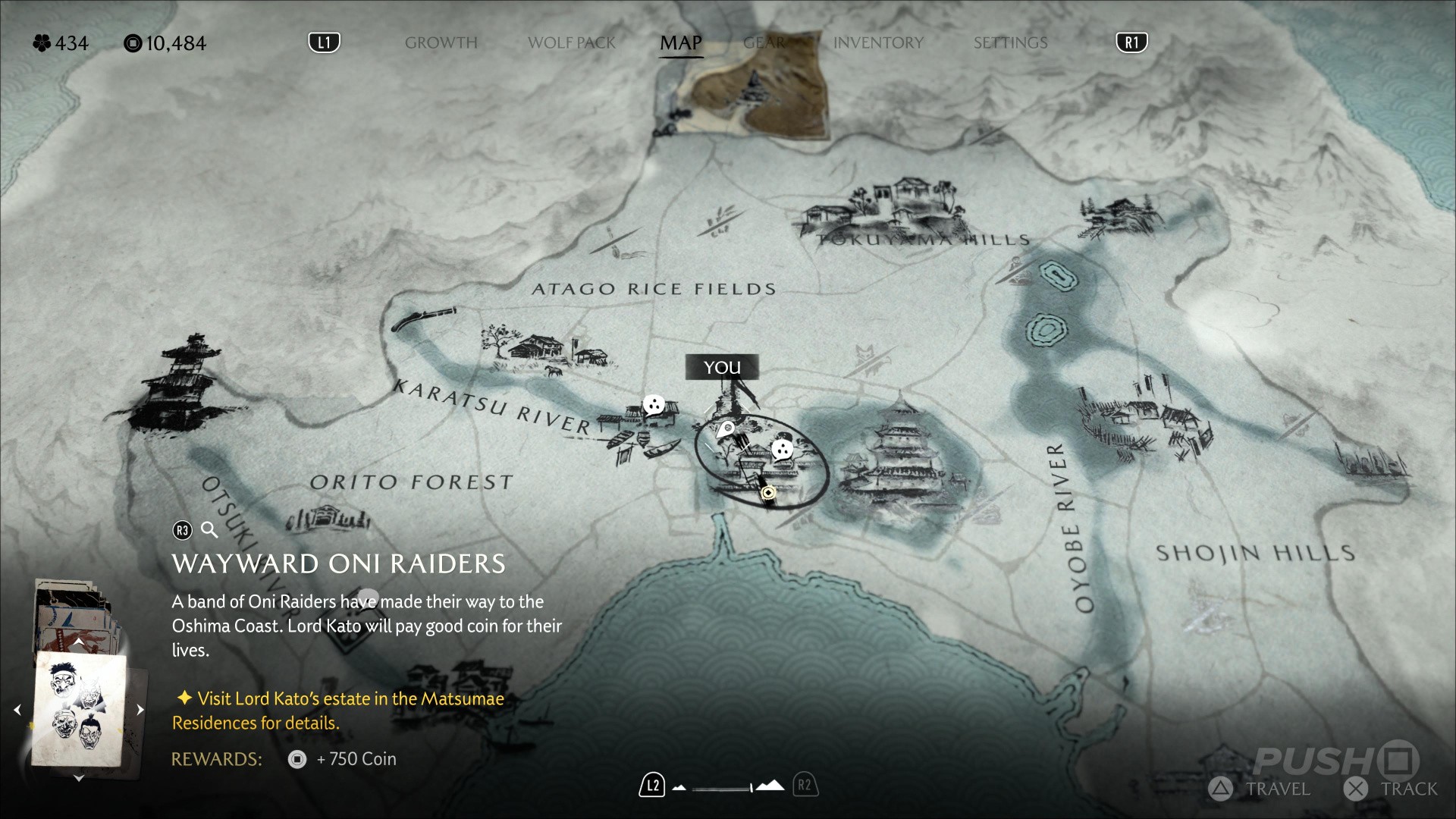Click the magnifying glass inspect icon
Viewport: 1456px width, 819px height.
coord(209,530)
